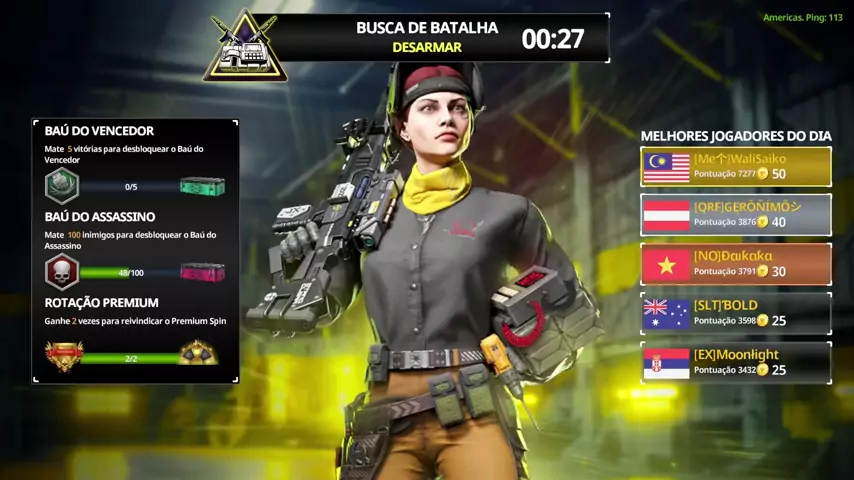Select the [Me]WaliSaiko leaderboard row
The height and width of the screenshot is (480, 854).
[736, 166]
